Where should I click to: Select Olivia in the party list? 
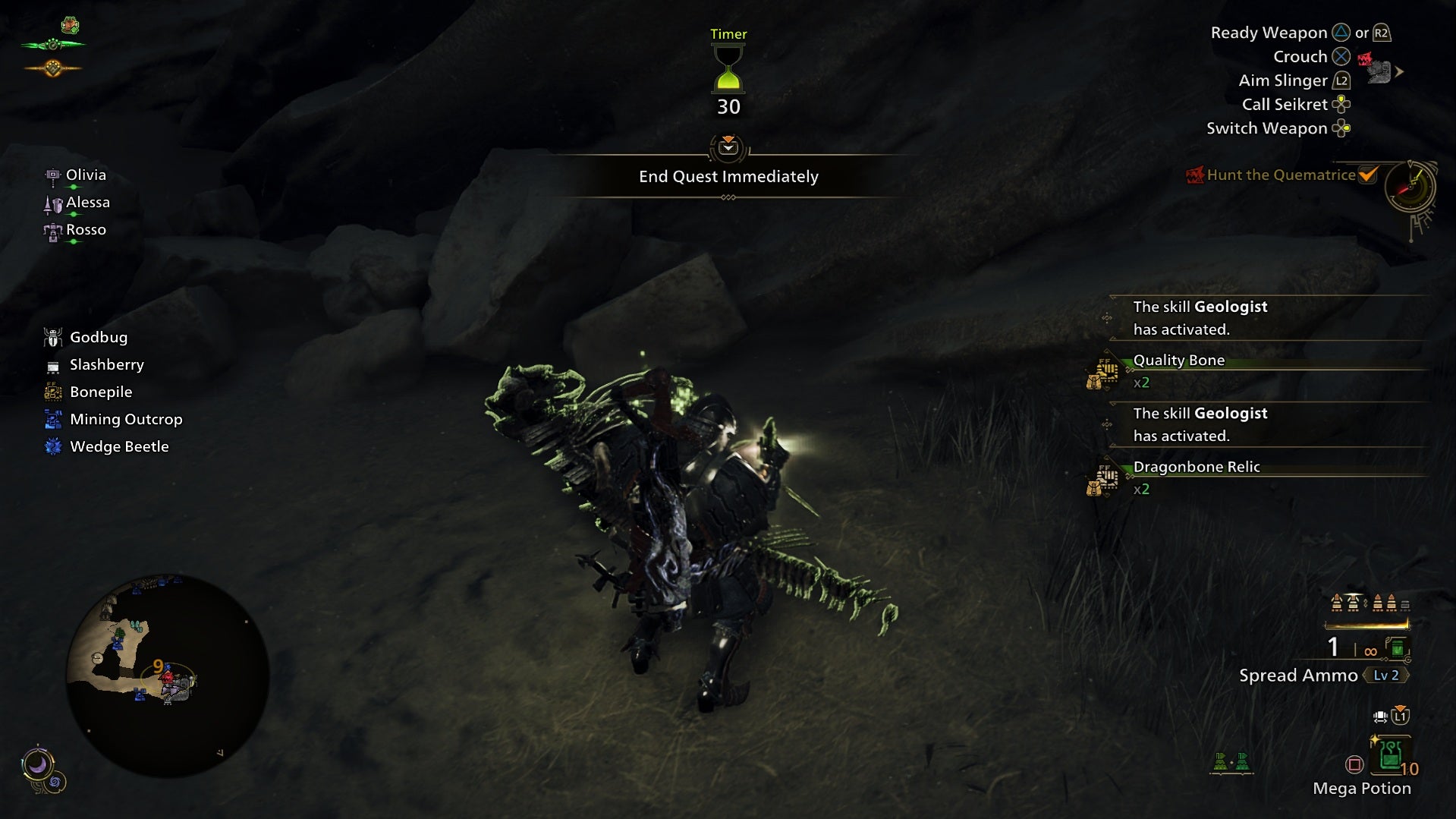click(85, 175)
